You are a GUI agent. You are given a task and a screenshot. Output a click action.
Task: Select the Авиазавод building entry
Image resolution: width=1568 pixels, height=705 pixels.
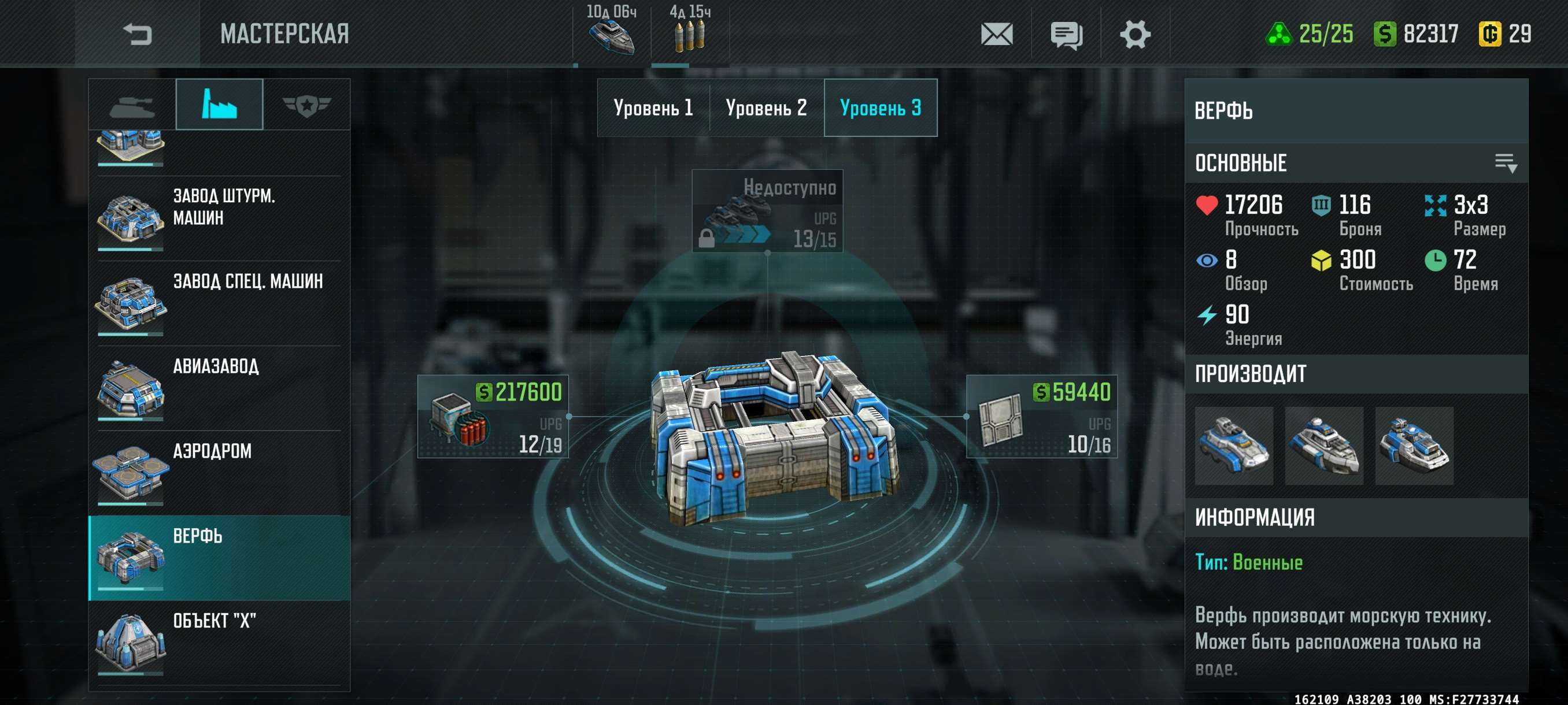[219, 388]
